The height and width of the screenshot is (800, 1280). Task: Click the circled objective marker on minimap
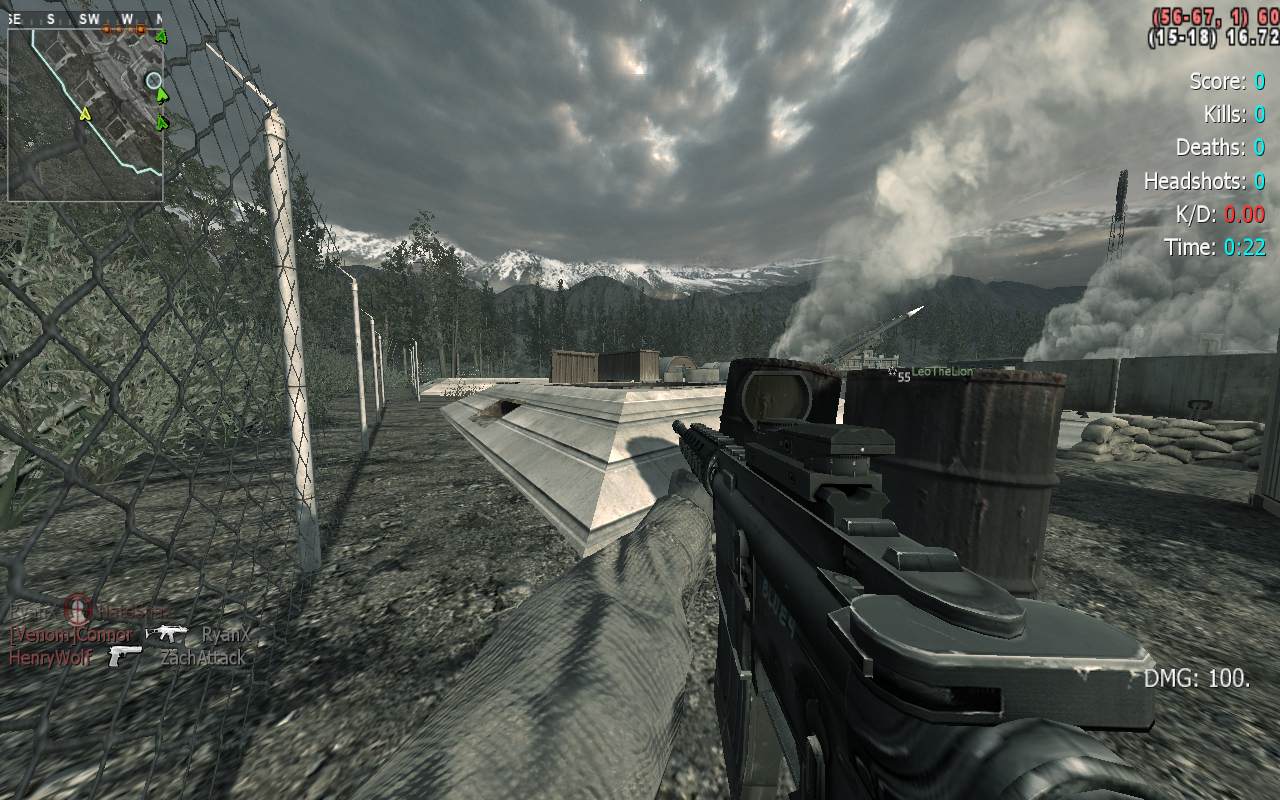pos(153,80)
